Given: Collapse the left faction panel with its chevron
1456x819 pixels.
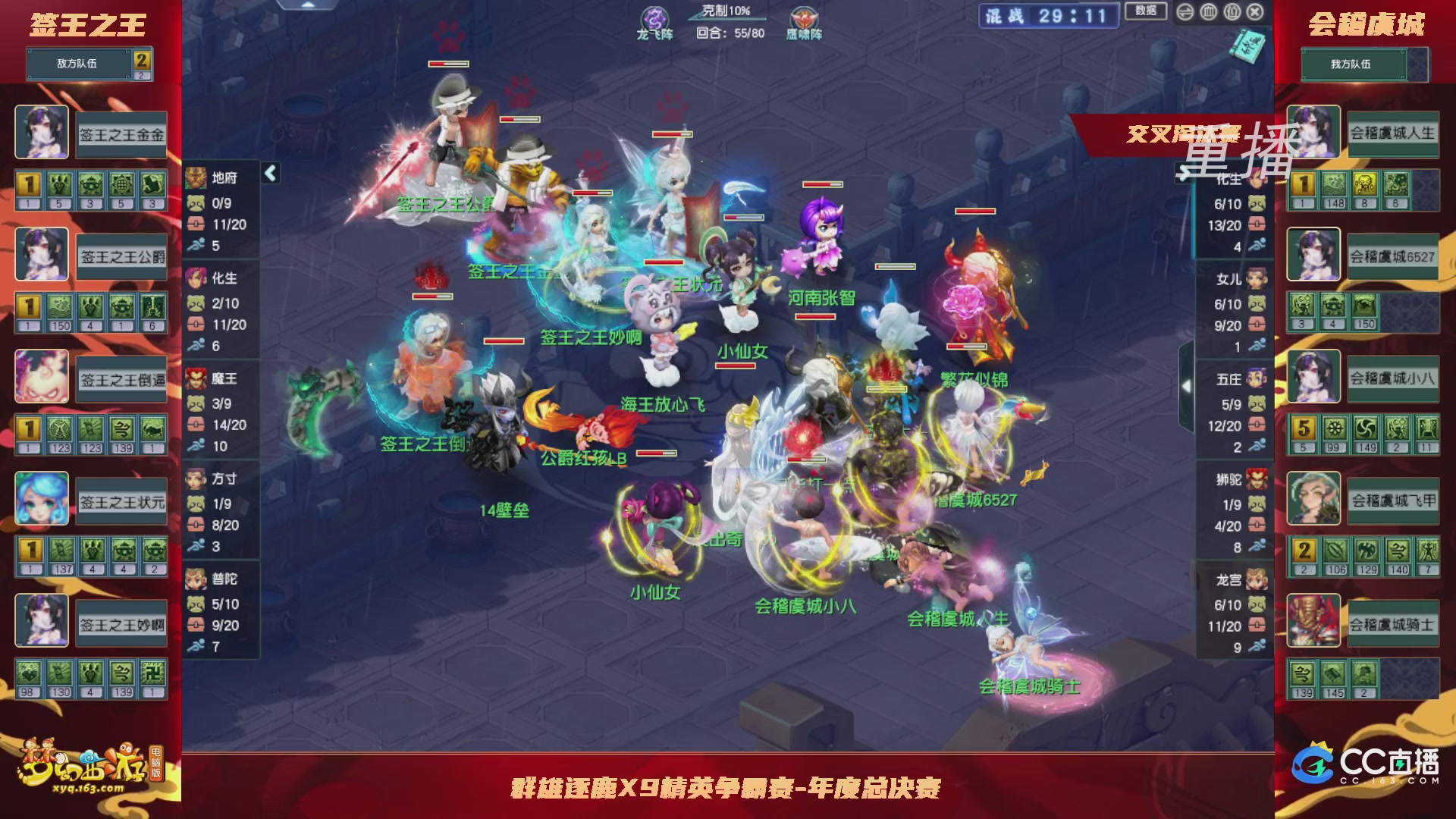Looking at the screenshot, I should coord(269,172).
